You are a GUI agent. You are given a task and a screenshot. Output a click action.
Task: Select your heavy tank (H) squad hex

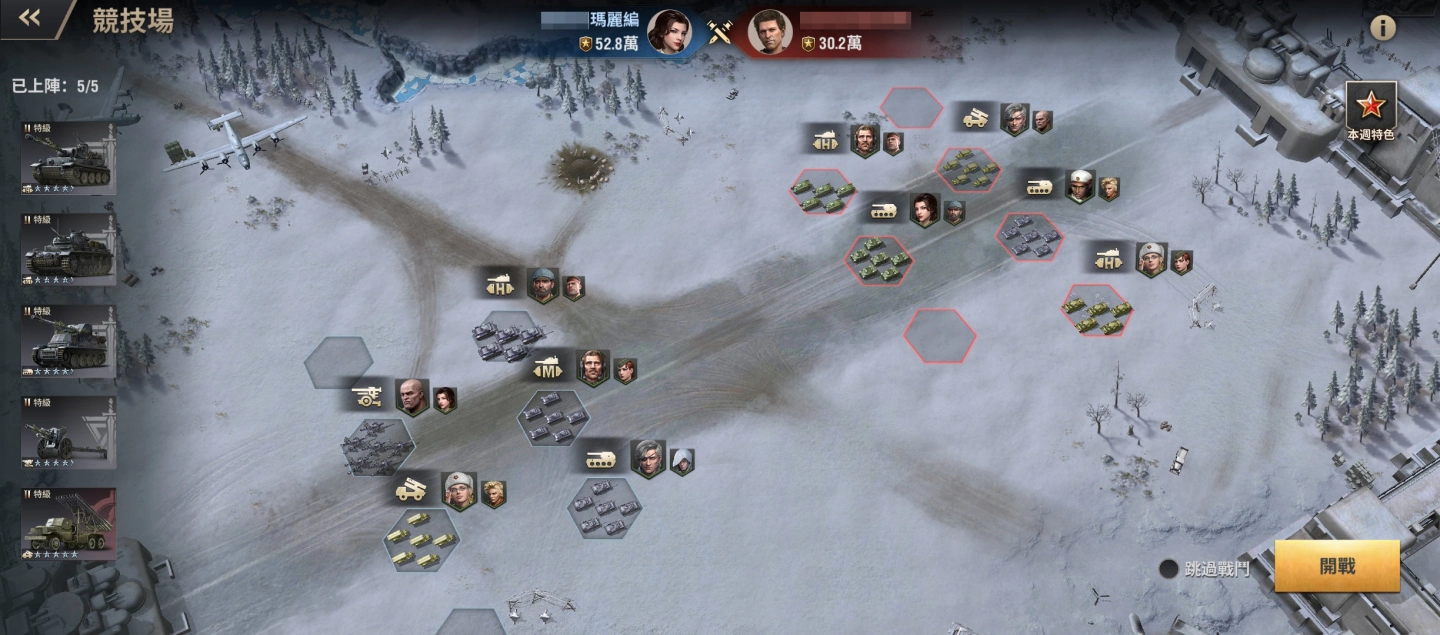507,338
